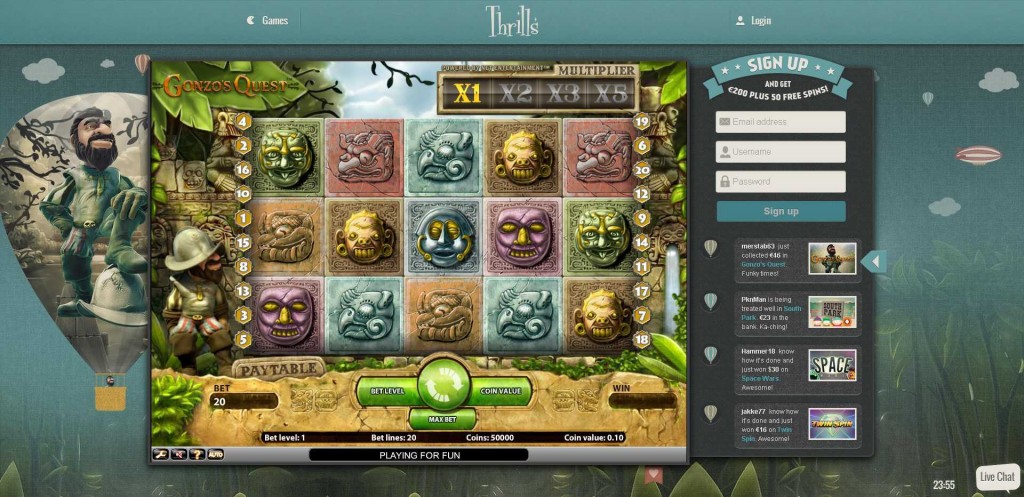Screen dimensions: 1024x497
Task: Submit the Sign up button
Action: [781, 211]
